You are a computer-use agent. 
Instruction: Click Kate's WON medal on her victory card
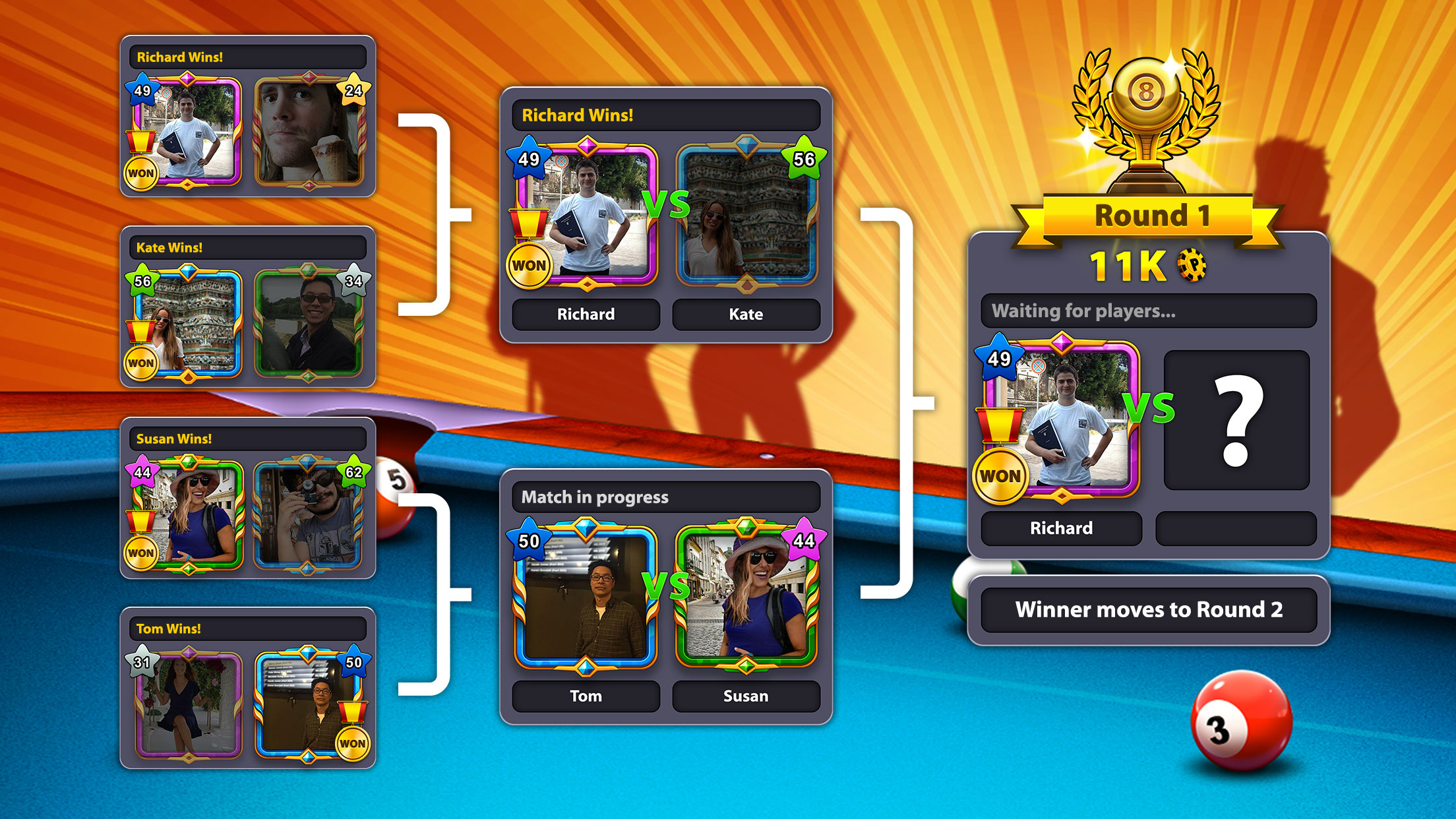pos(140,362)
